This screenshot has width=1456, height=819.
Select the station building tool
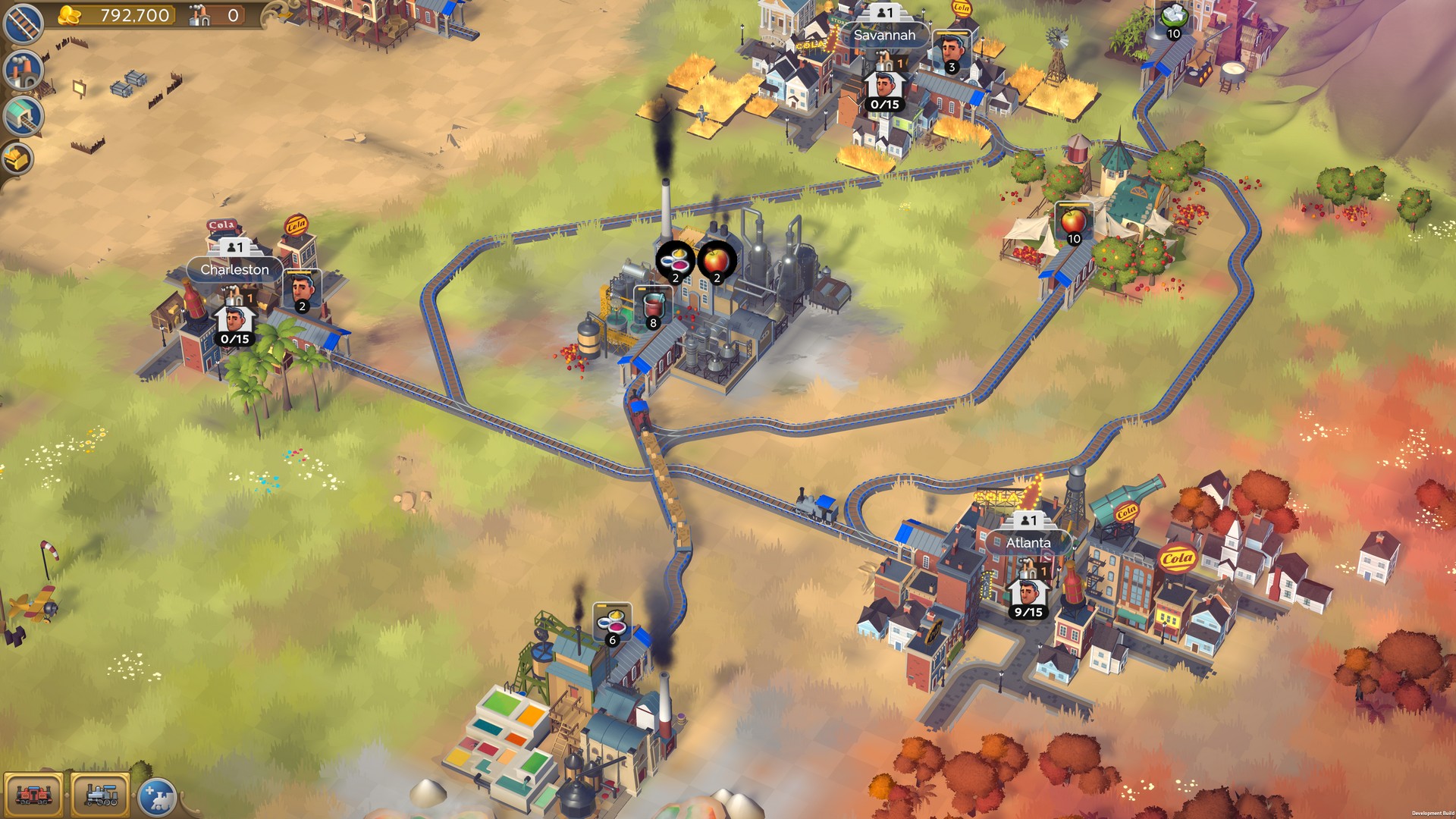tap(22, 116)
